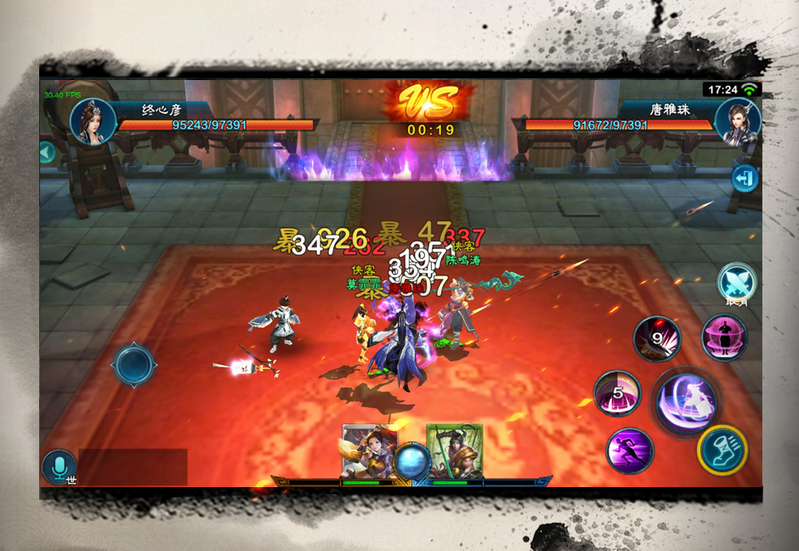Open voice chat with microphone button
This screenshot has height=551, width=799.
[59, 467]
